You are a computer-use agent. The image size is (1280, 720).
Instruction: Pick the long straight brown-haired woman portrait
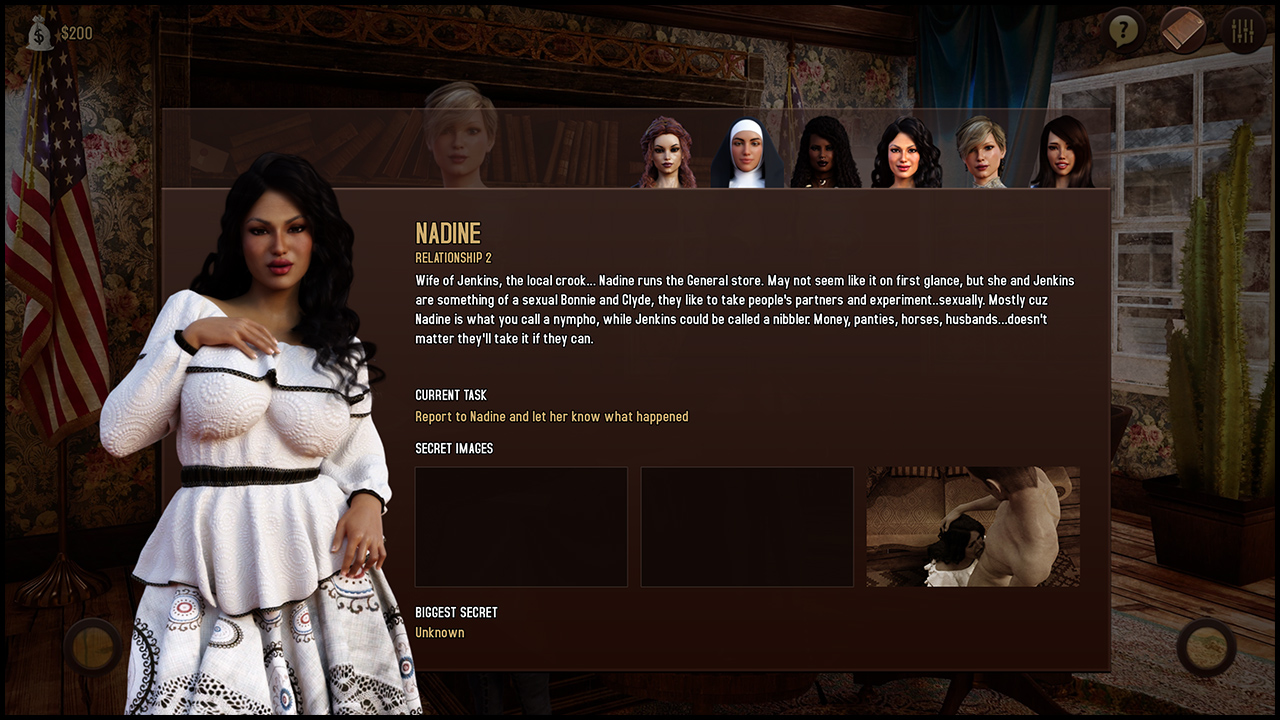(x=1062, y=153)
